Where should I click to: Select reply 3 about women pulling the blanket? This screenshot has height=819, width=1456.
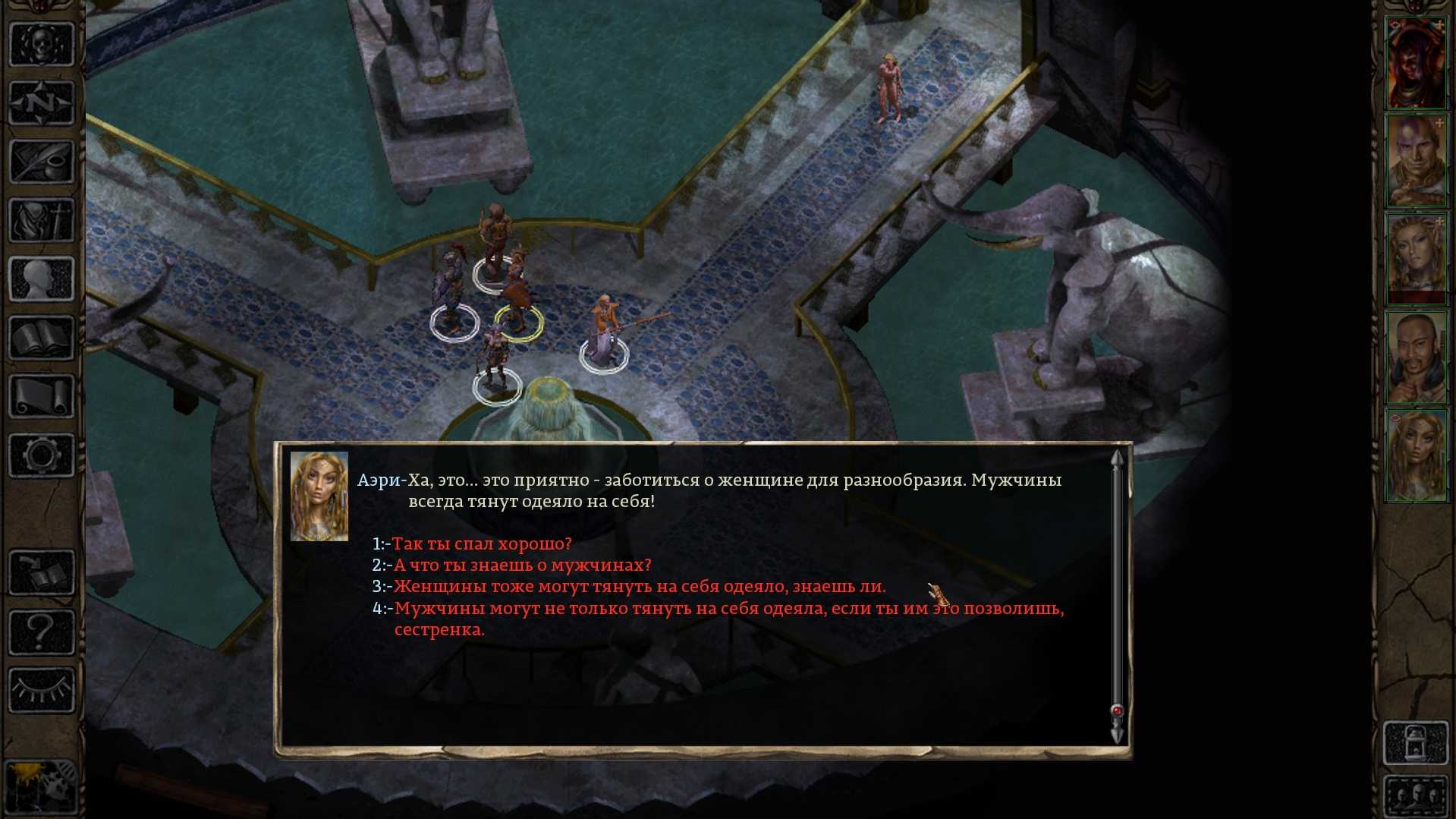tap(639, 587)
